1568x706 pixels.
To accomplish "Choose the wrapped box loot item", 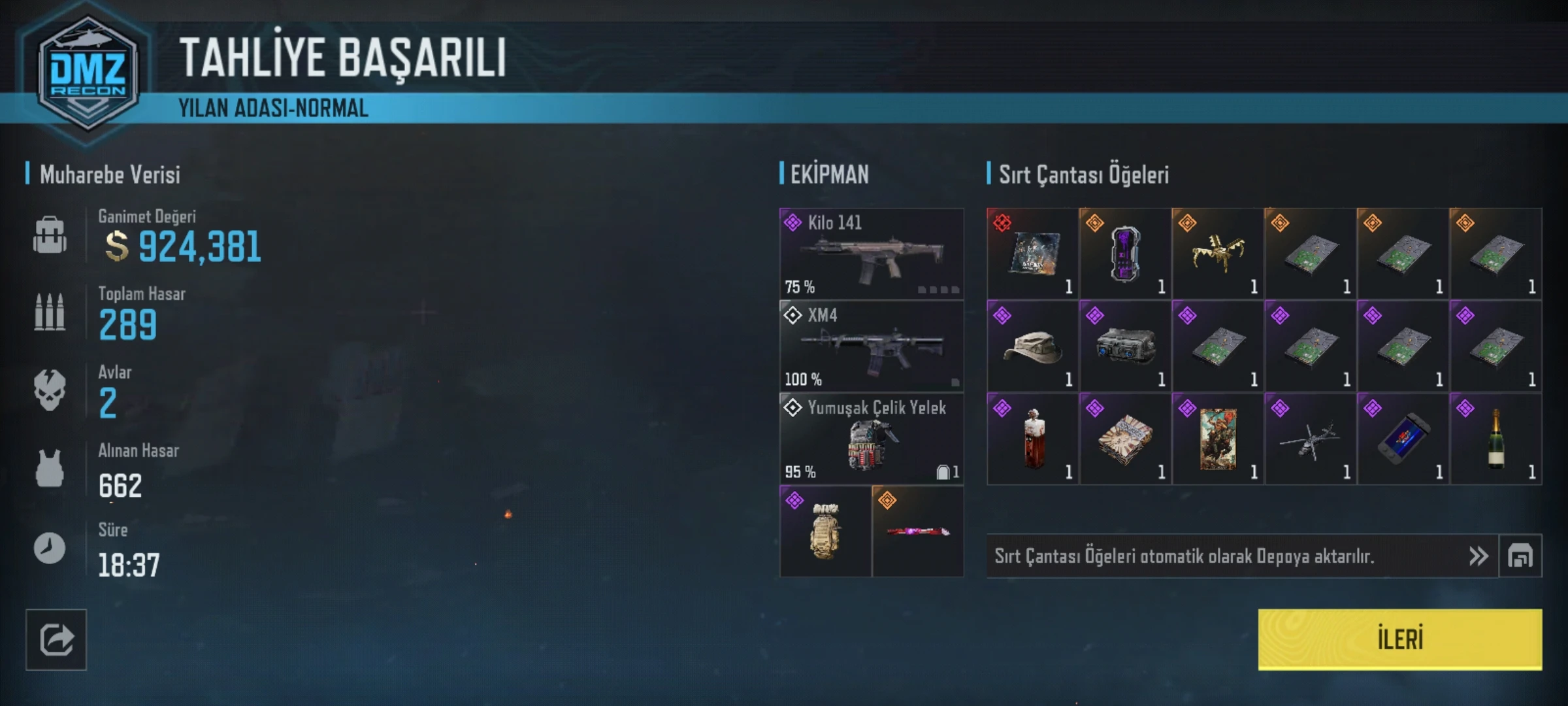I will (x=1125, y=439).
